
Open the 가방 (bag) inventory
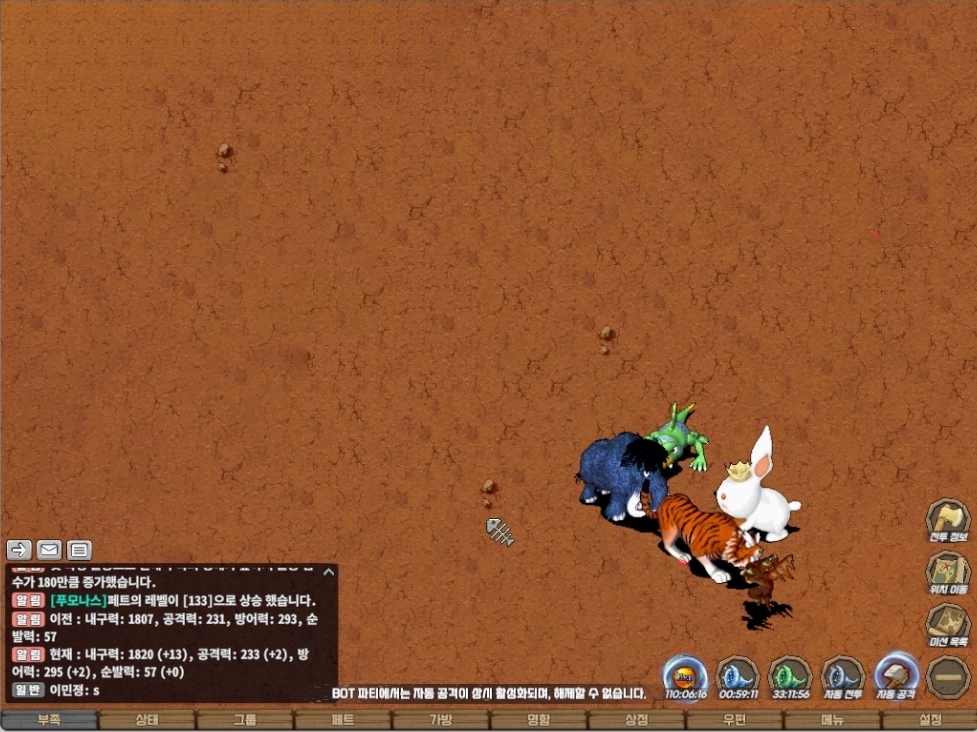click(x=441, y=720)
